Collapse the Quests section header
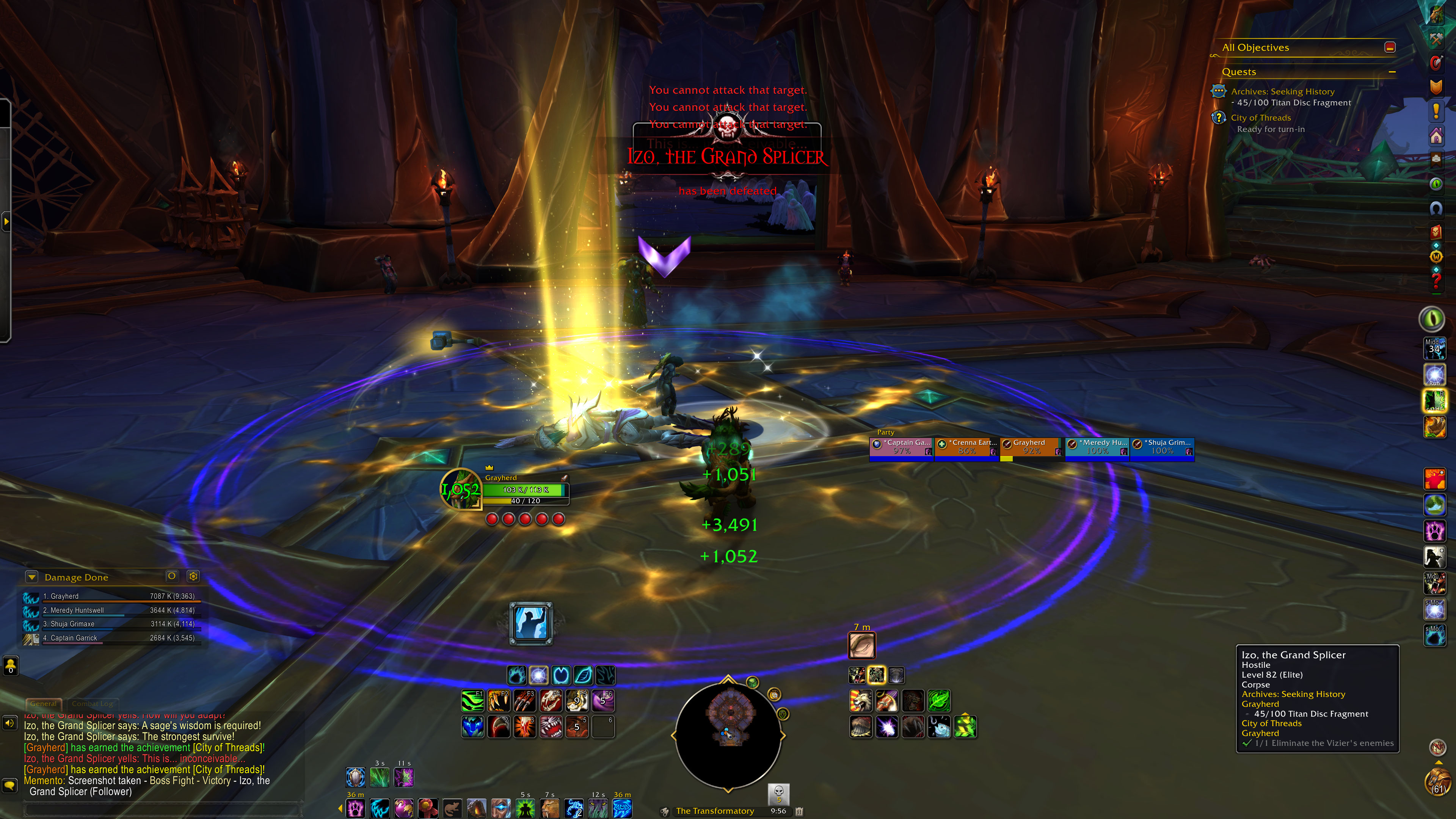 [1392, 72]
